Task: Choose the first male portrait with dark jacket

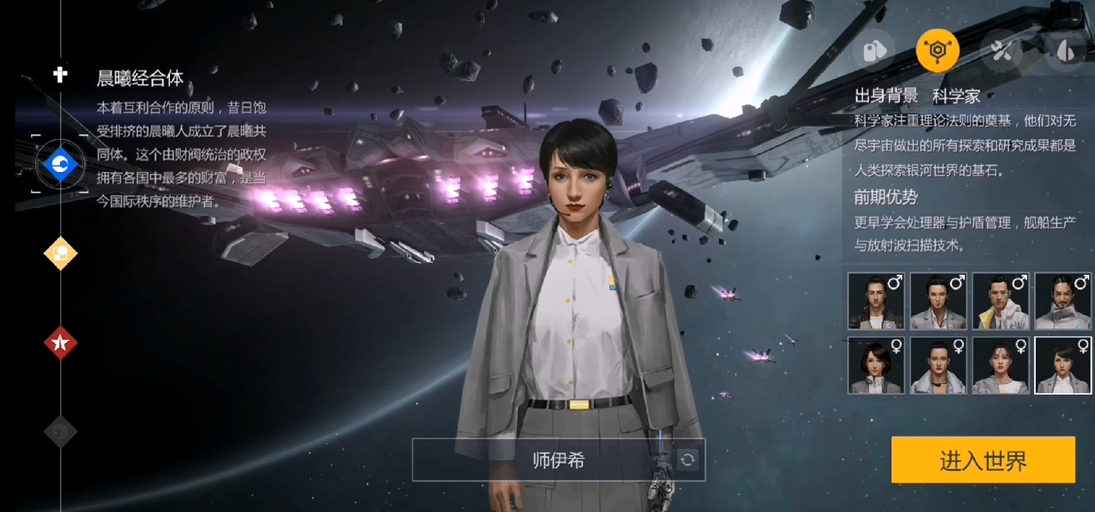Action: (876, 301)
